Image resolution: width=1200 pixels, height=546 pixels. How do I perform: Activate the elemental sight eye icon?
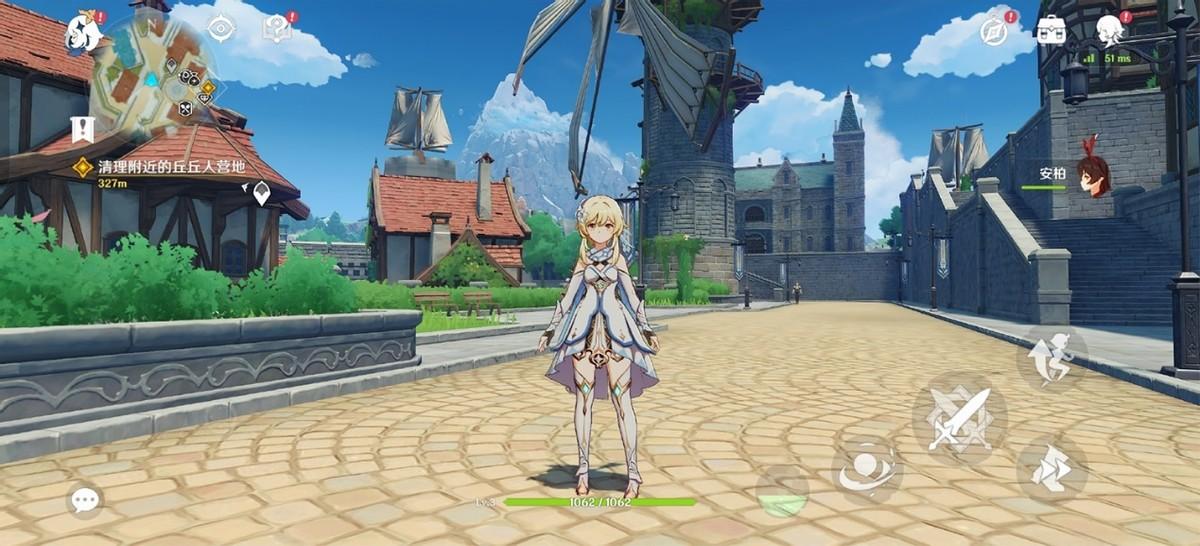point(220,28)
